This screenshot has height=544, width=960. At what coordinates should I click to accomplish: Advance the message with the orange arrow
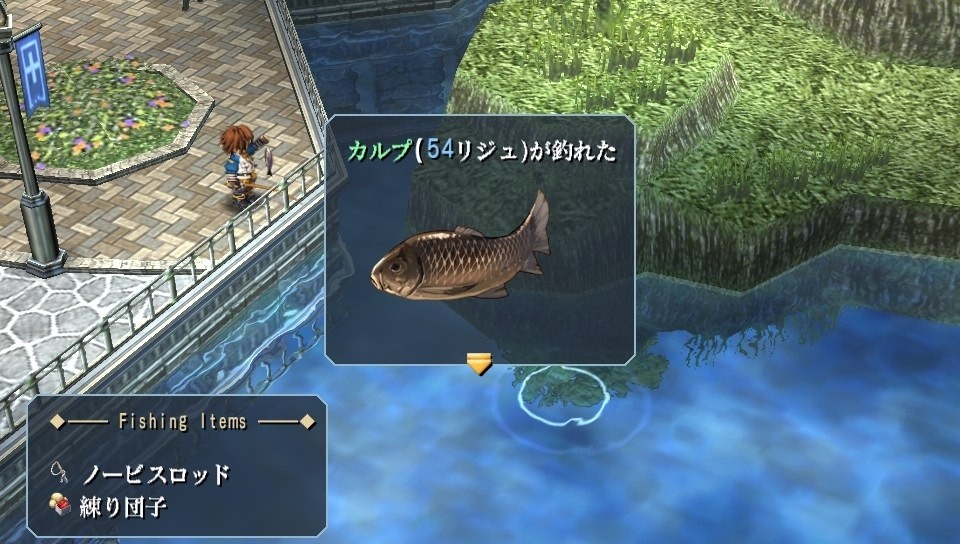click(x=480, y=363)
